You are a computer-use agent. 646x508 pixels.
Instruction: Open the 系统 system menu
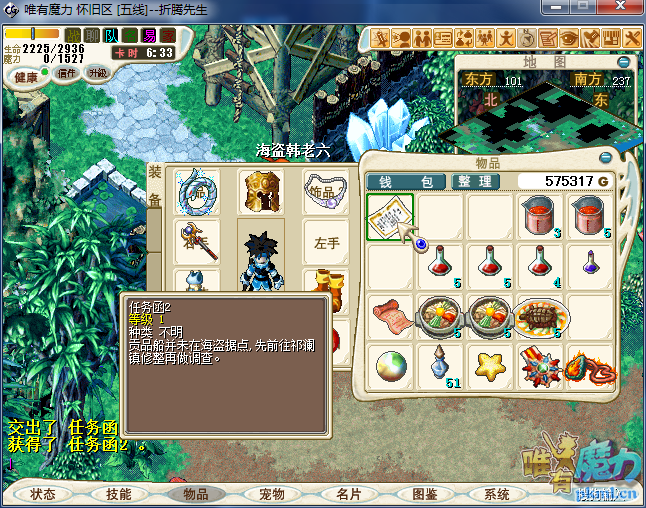pos(497,494)
